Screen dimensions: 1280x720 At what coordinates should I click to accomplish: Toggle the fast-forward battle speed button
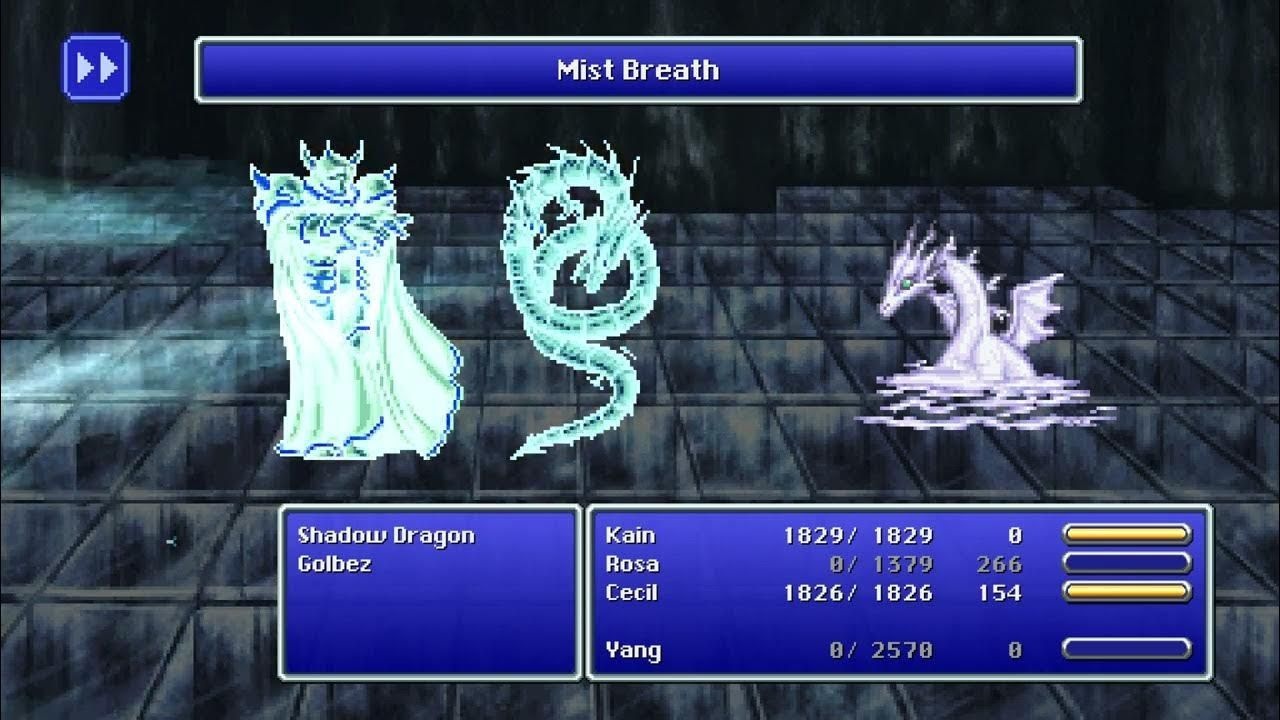coord(95,68)
